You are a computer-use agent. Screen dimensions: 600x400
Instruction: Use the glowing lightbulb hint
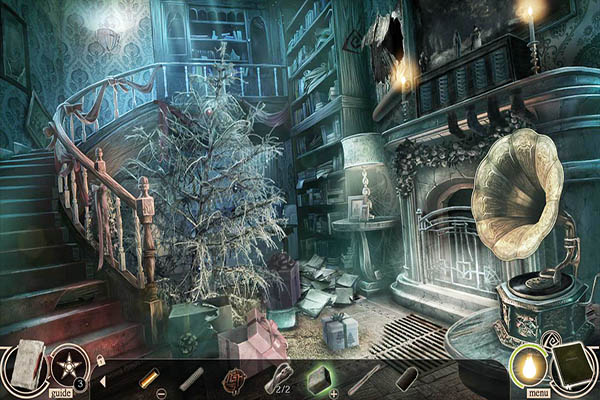click(527, 364)
